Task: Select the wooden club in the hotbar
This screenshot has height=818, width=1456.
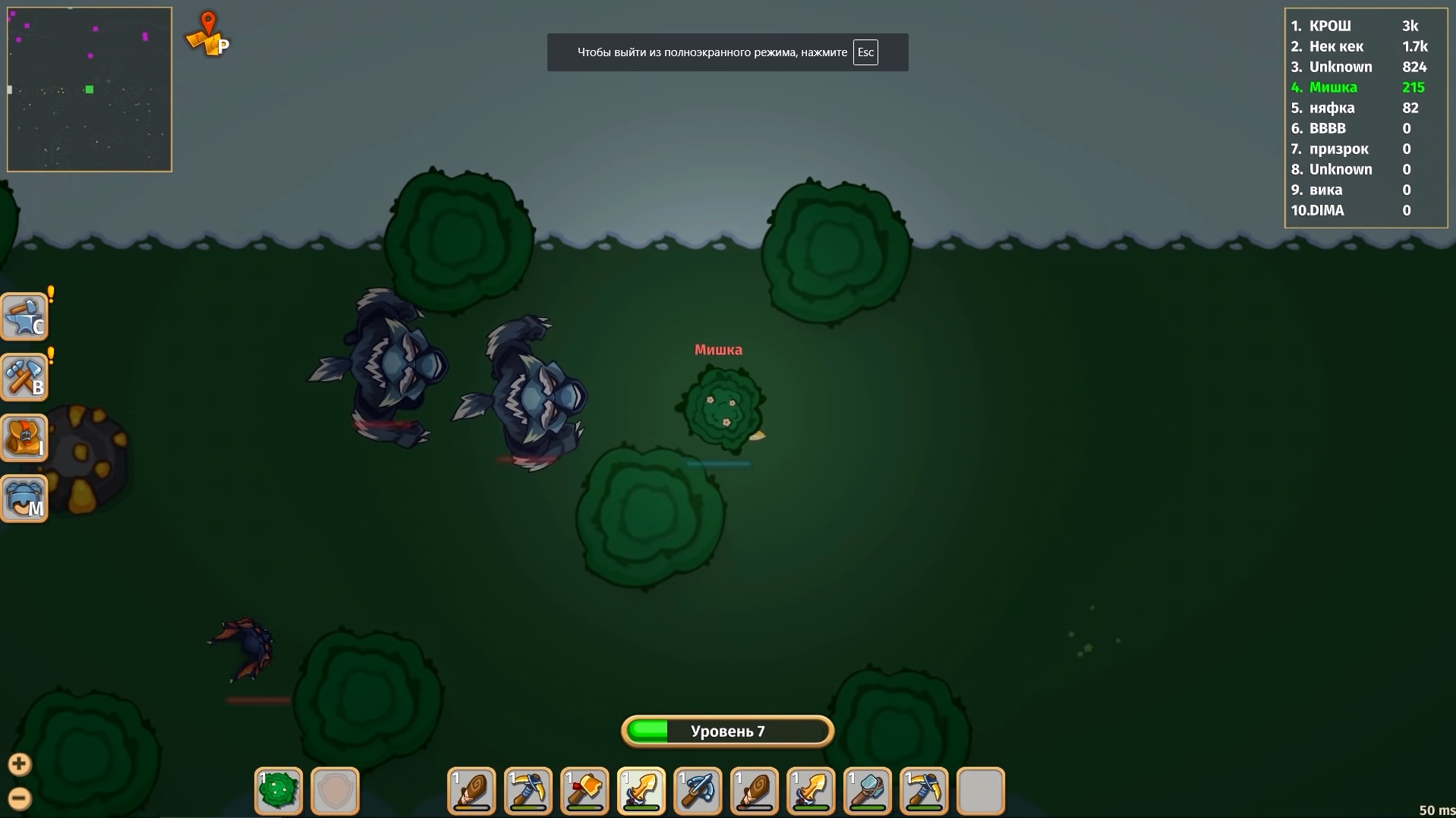Action: pyautogui.click(x=471, y=791)
